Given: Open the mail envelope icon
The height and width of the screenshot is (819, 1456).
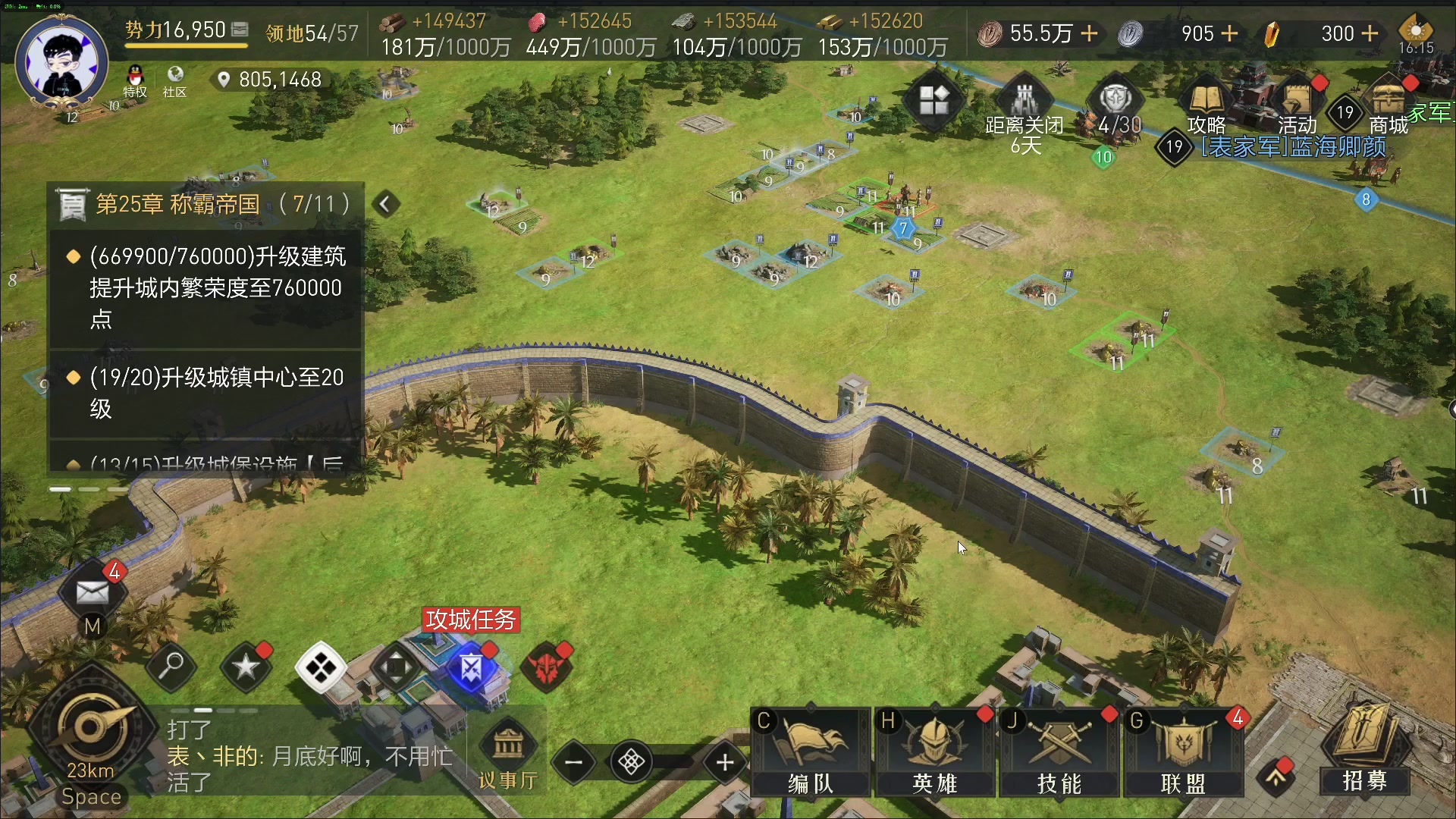Looking at the screenshot, I should [93, 591].
